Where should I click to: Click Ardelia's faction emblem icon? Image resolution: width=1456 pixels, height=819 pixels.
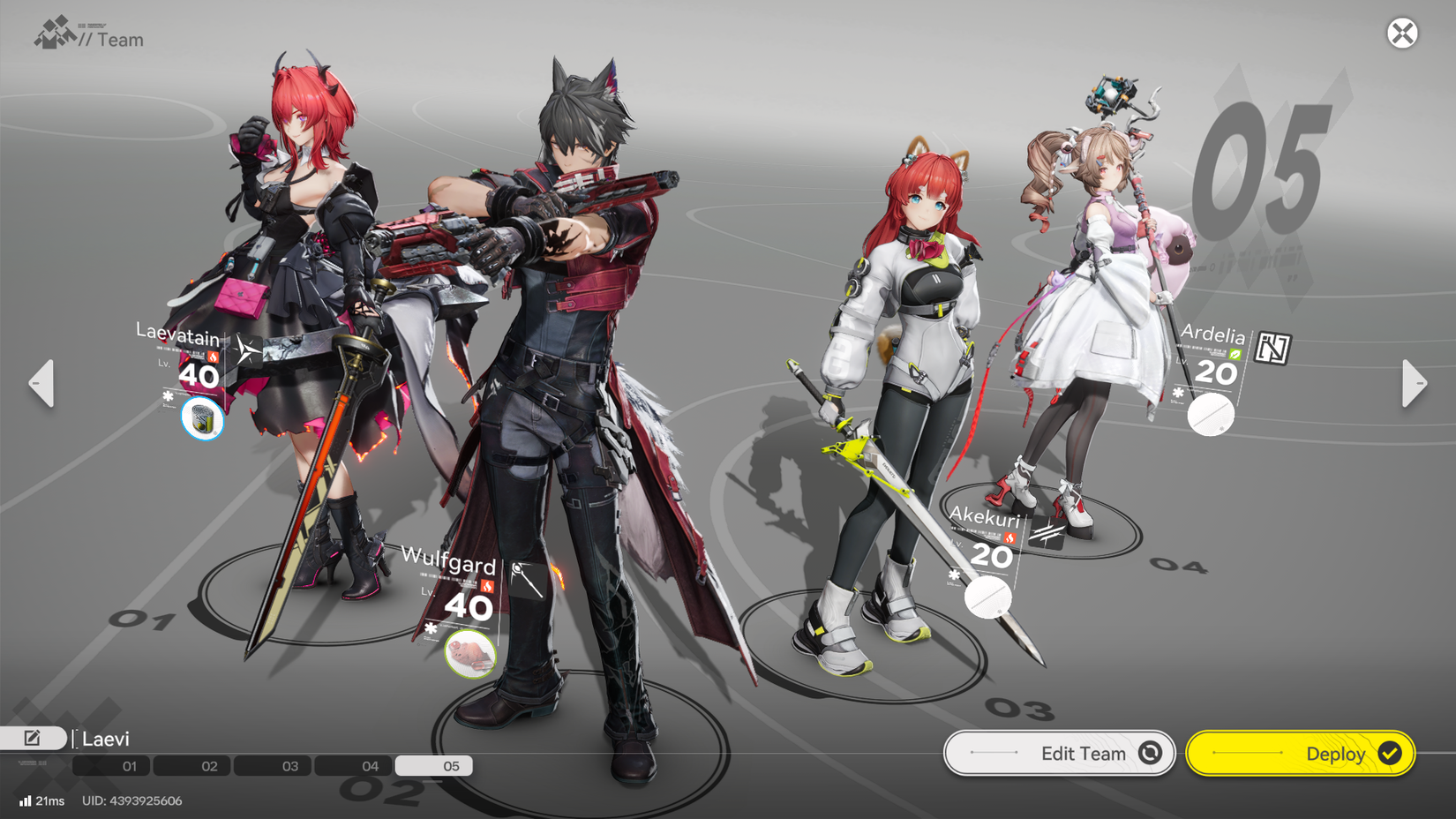pos(1273,347)
